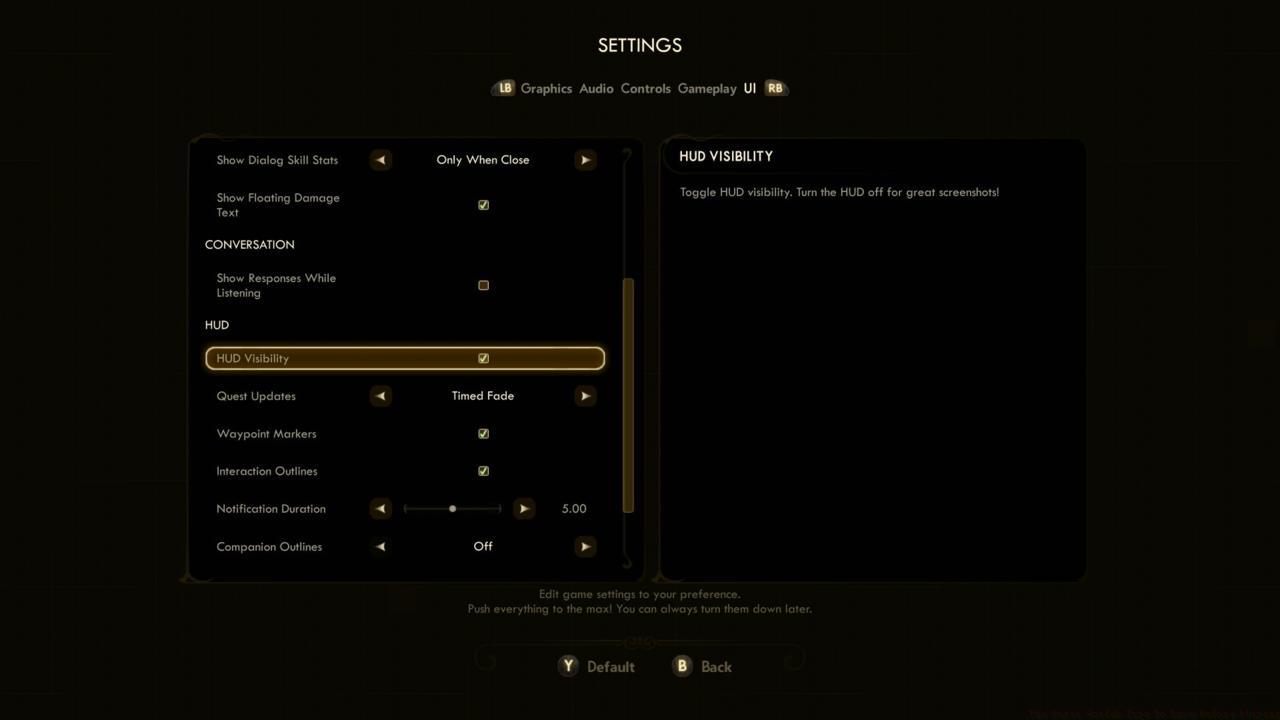Toggle Show Floating Damage Text off
The image size is (1280, 720).
[483, 204]
